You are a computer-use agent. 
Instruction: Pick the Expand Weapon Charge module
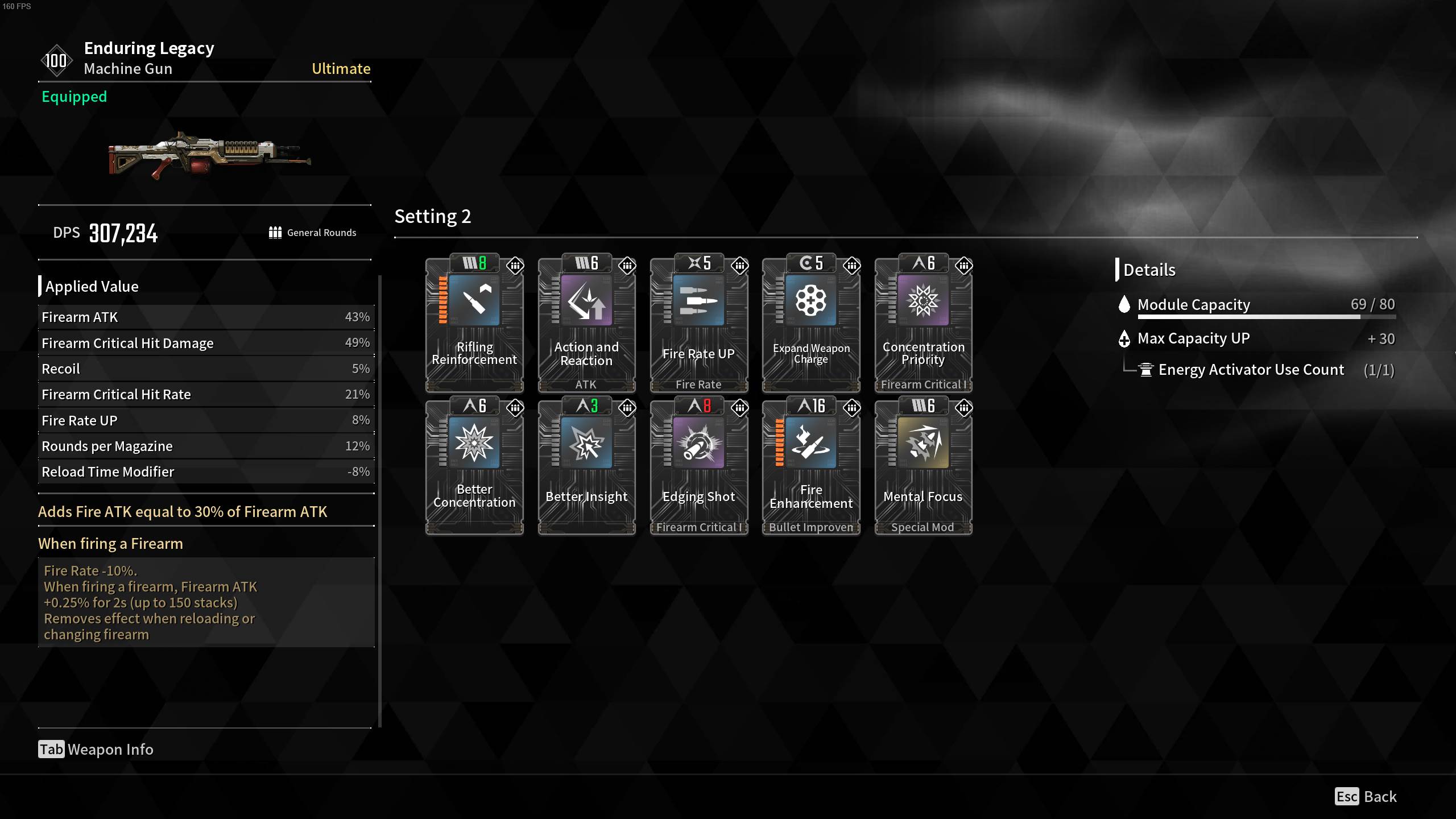[x=811, y=323]
